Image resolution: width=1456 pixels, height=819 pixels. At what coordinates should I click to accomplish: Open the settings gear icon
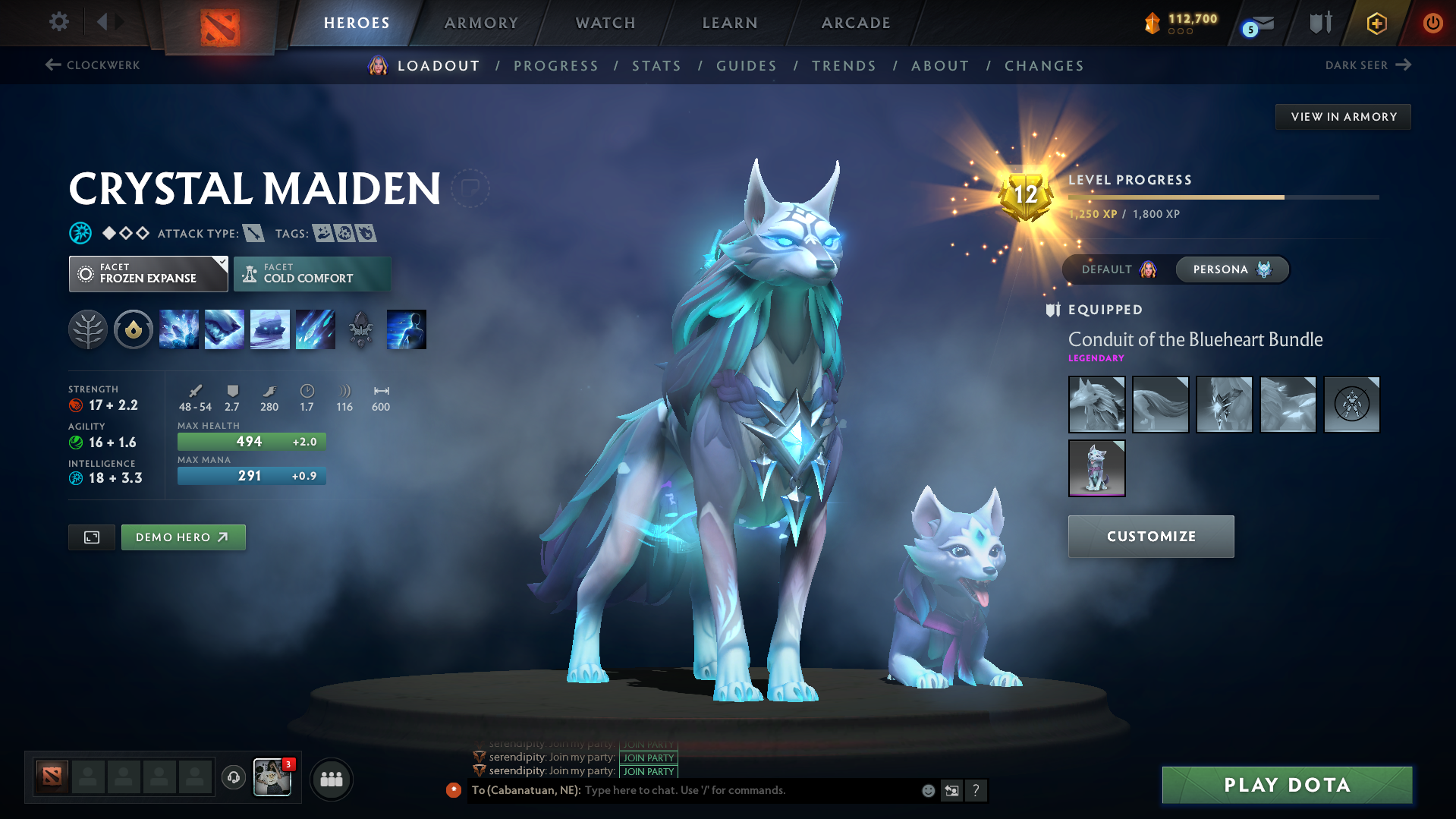point(58,22)
